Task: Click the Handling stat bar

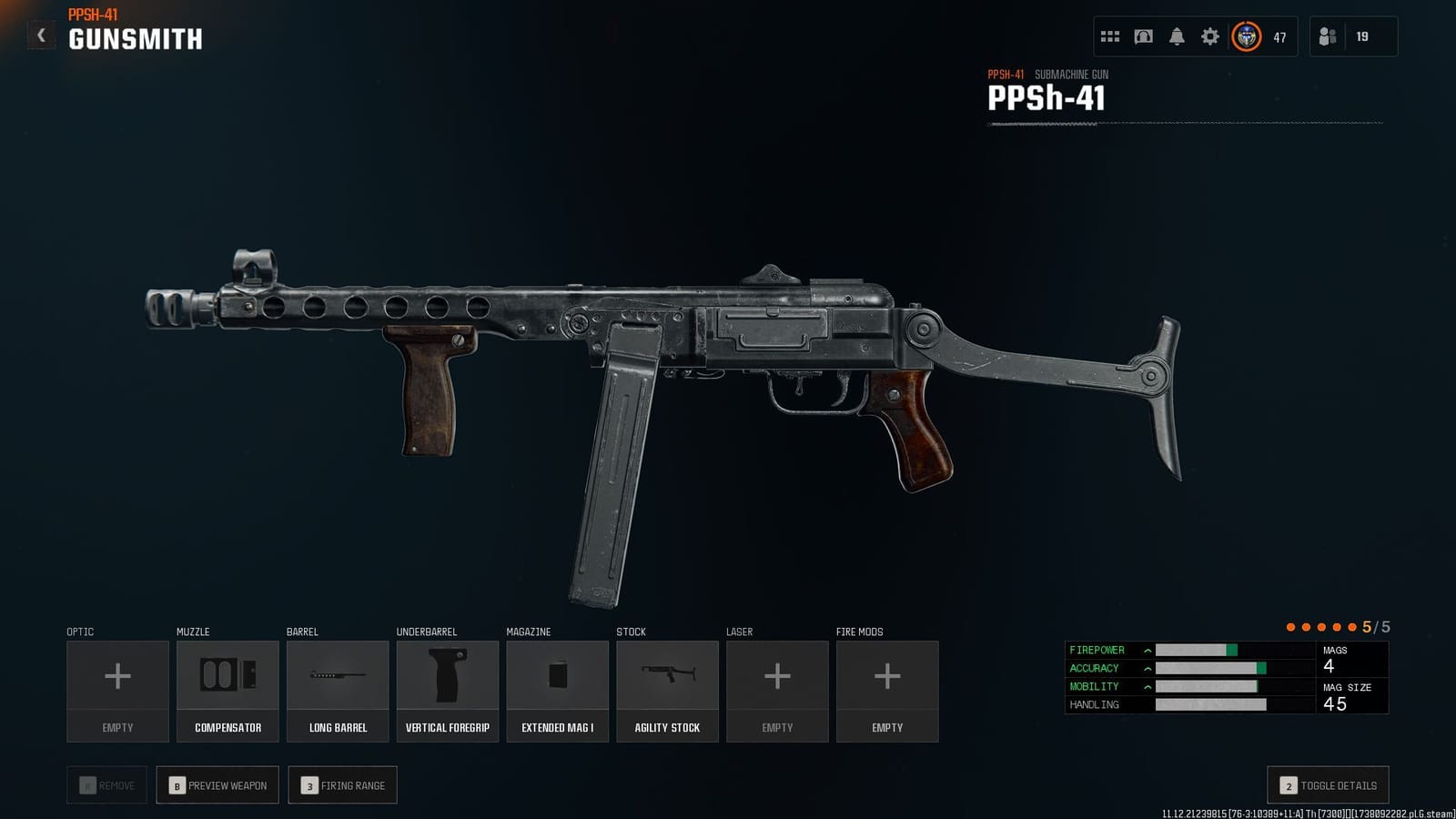Action: pyautogui.click(x=1210, y=704)
